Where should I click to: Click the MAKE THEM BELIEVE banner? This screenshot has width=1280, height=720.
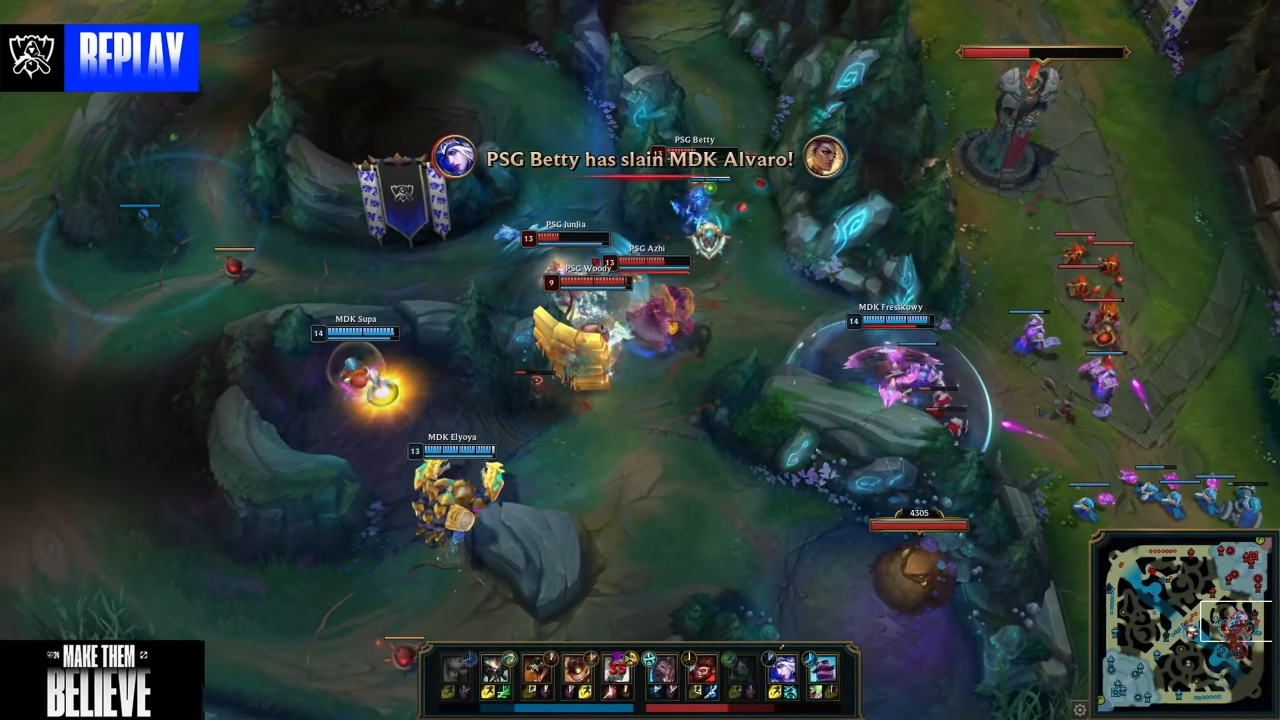[100, 680]
